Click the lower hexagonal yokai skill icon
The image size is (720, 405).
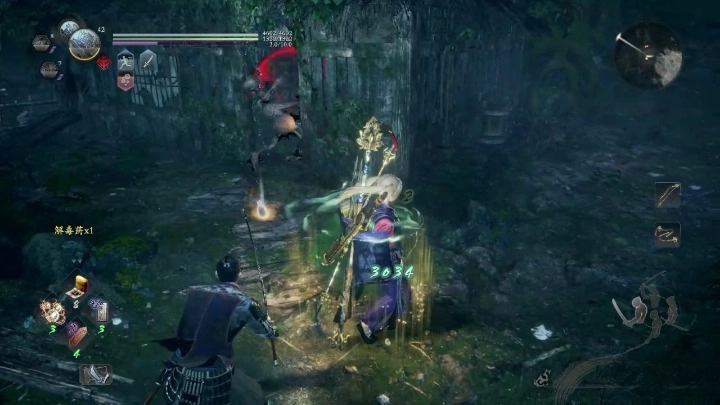(x=48, y=69)
